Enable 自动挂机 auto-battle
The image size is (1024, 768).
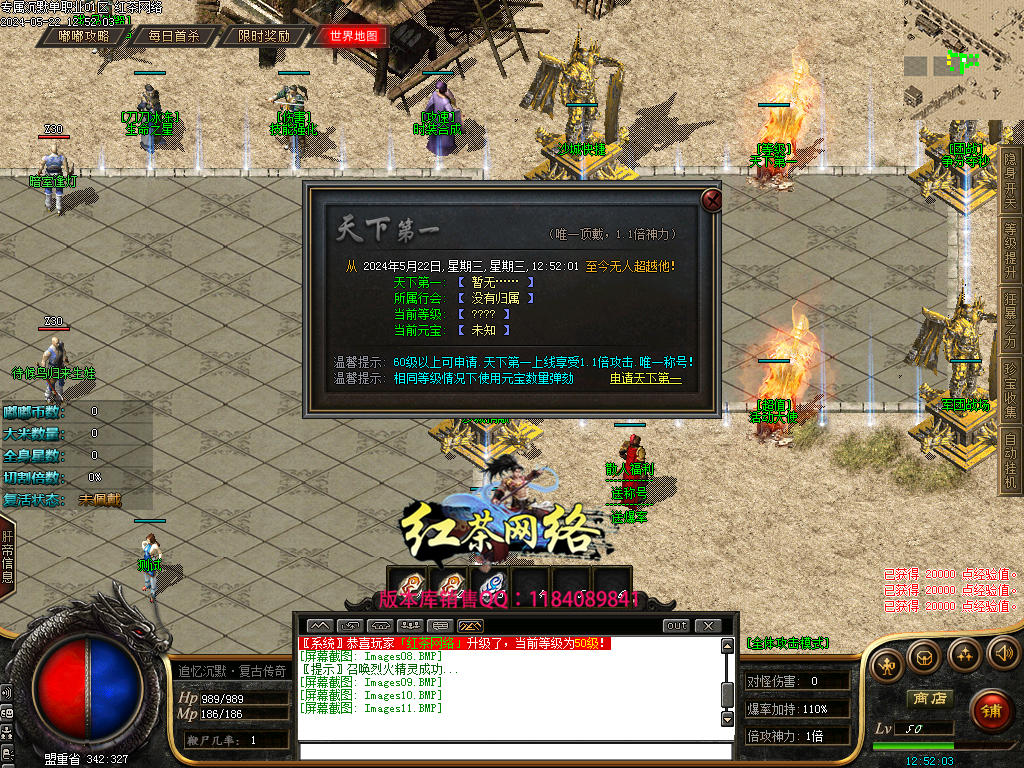(x=1011, y=461)
